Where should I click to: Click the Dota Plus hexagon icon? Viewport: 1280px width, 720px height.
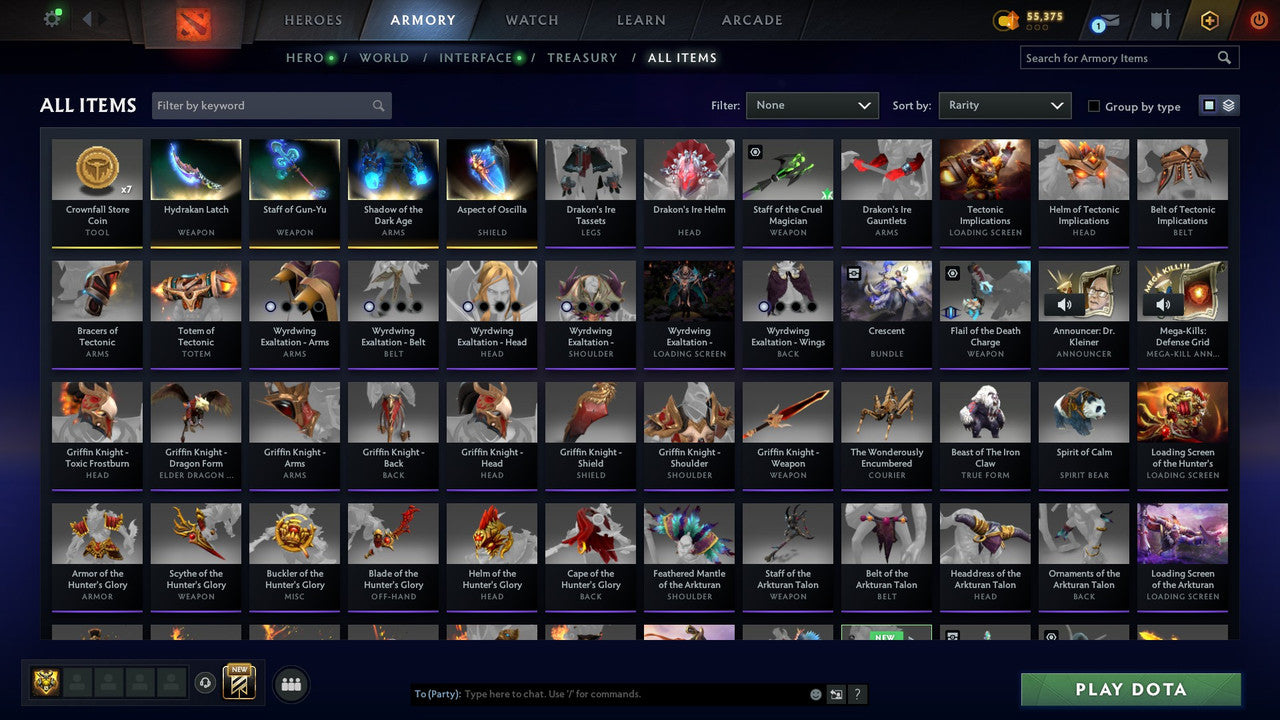(1209, 18)
